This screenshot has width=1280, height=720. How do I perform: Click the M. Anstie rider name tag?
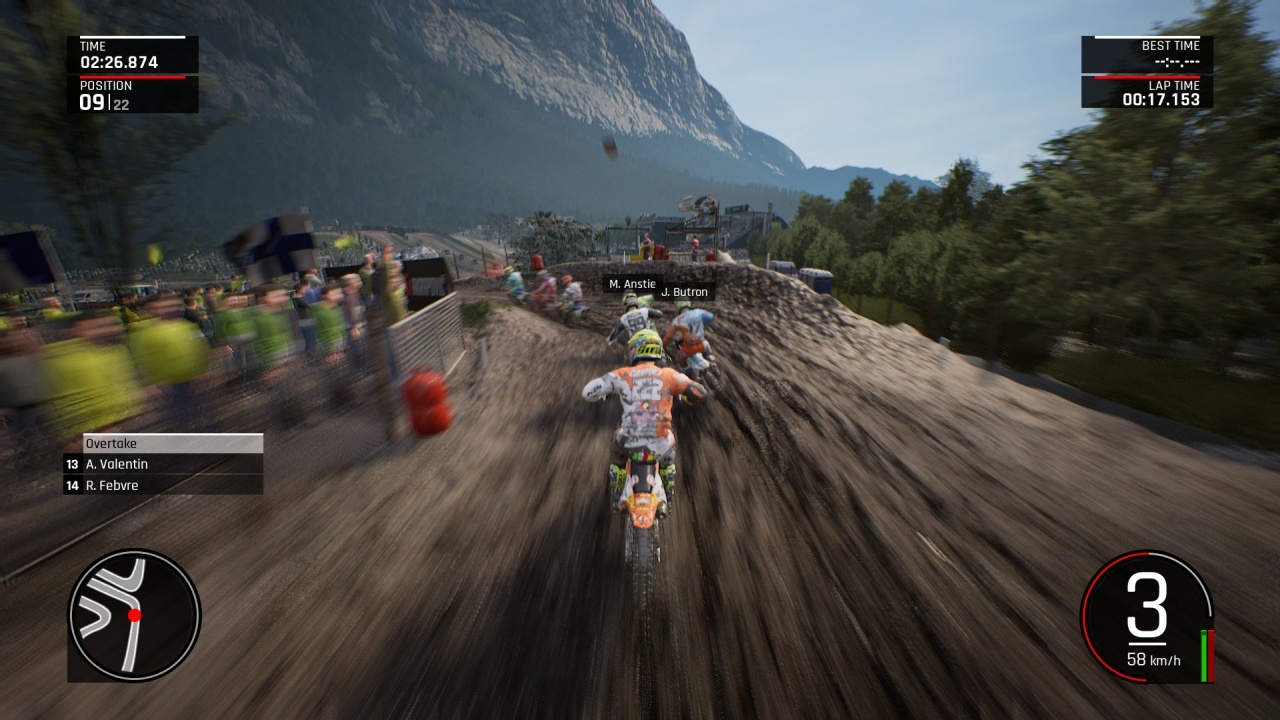[x=632, y=284]
